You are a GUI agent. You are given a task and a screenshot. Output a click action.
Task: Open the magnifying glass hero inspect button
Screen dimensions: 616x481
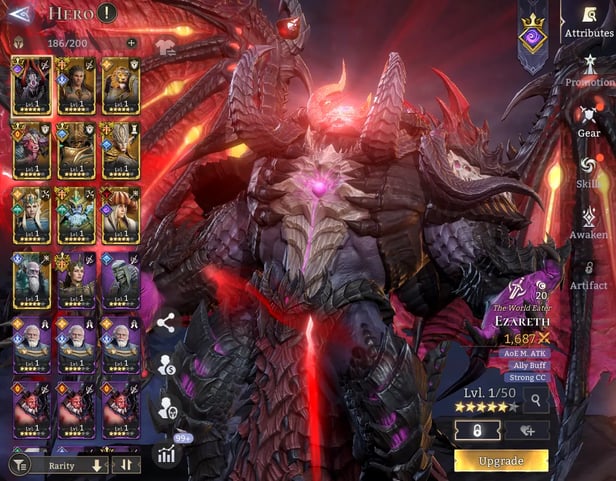(536, 401)
